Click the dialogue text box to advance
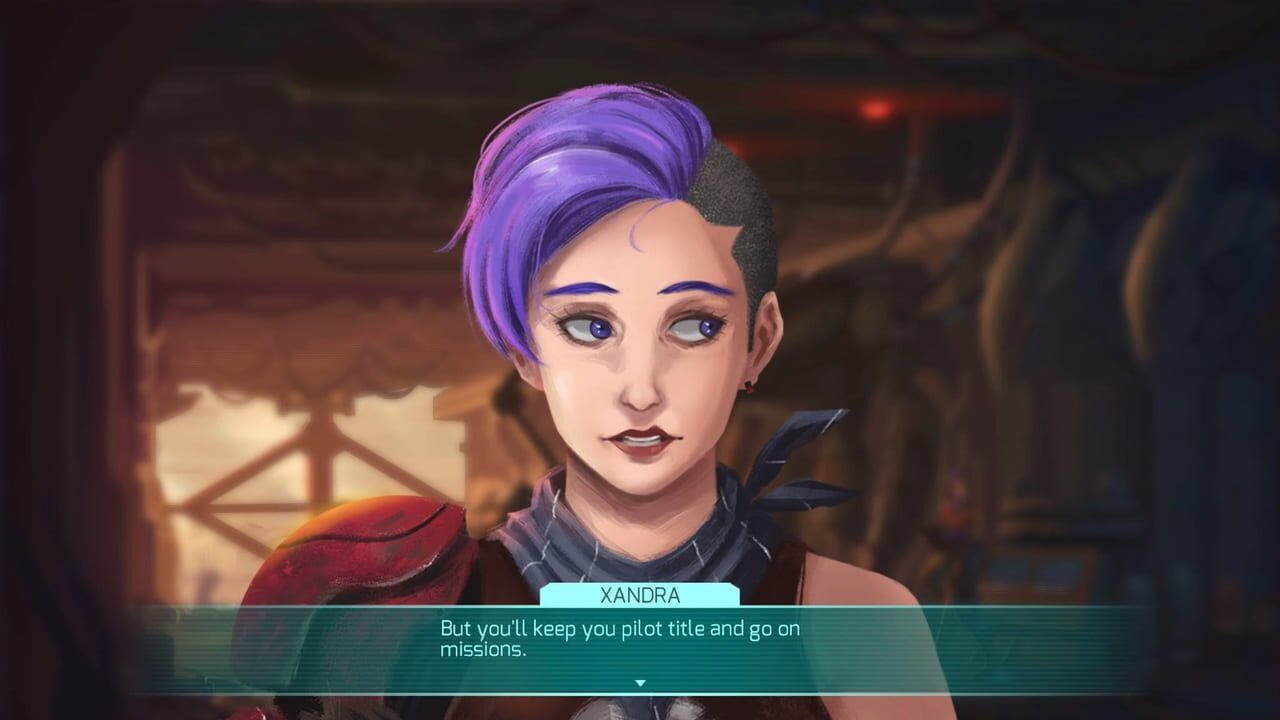This screenshot has height=720, width=1280. pos(640,638)
